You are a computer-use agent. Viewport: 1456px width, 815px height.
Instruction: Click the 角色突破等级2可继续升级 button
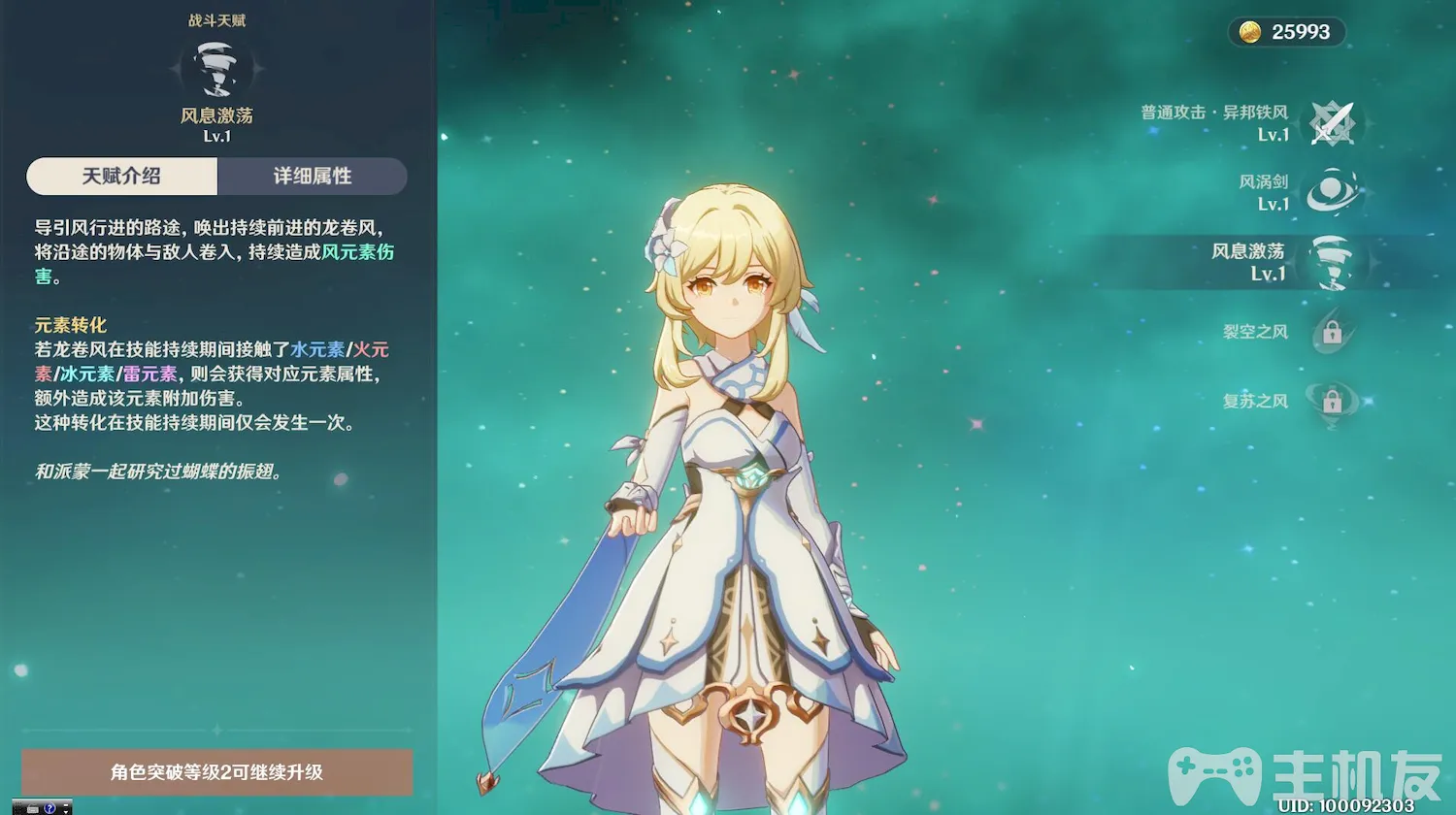216,772
